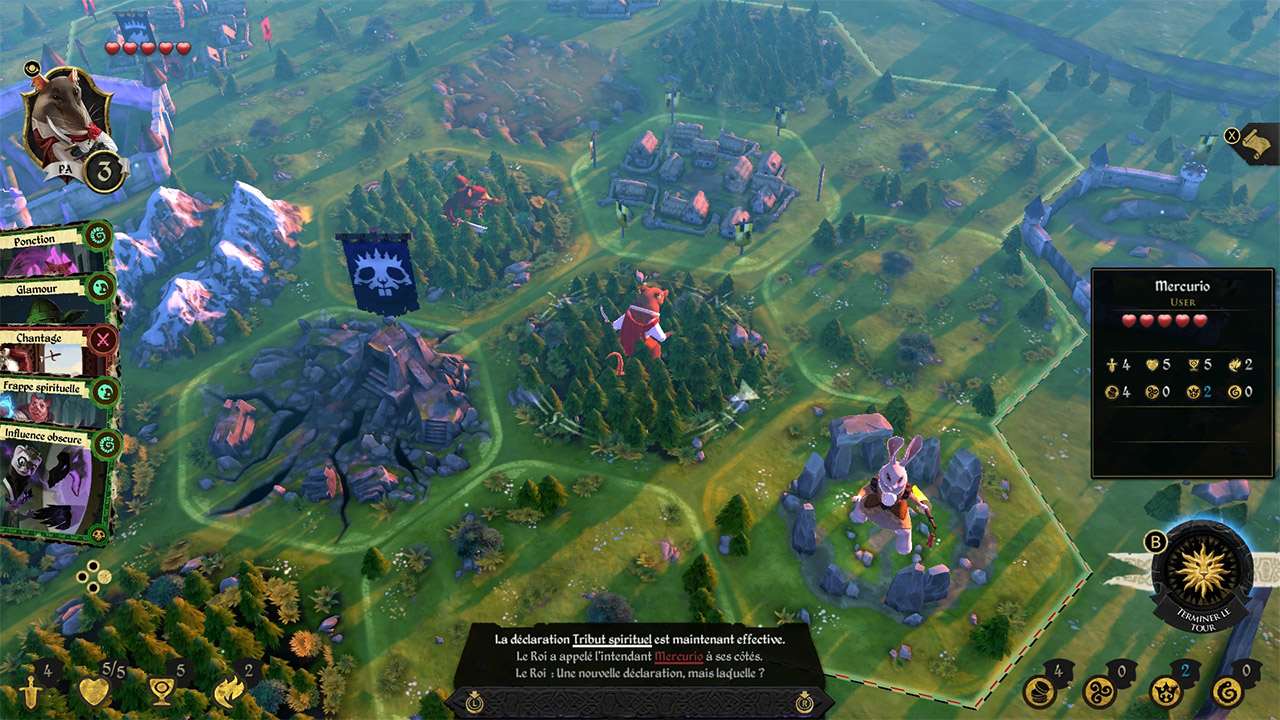Click the fire stat icon
The image size is (1280, 720).
(228, 692)
